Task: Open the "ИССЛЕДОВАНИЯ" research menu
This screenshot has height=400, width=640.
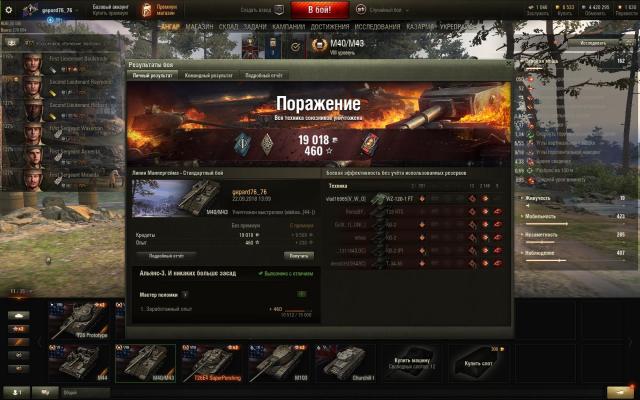Action: click(x=377, y=27)
